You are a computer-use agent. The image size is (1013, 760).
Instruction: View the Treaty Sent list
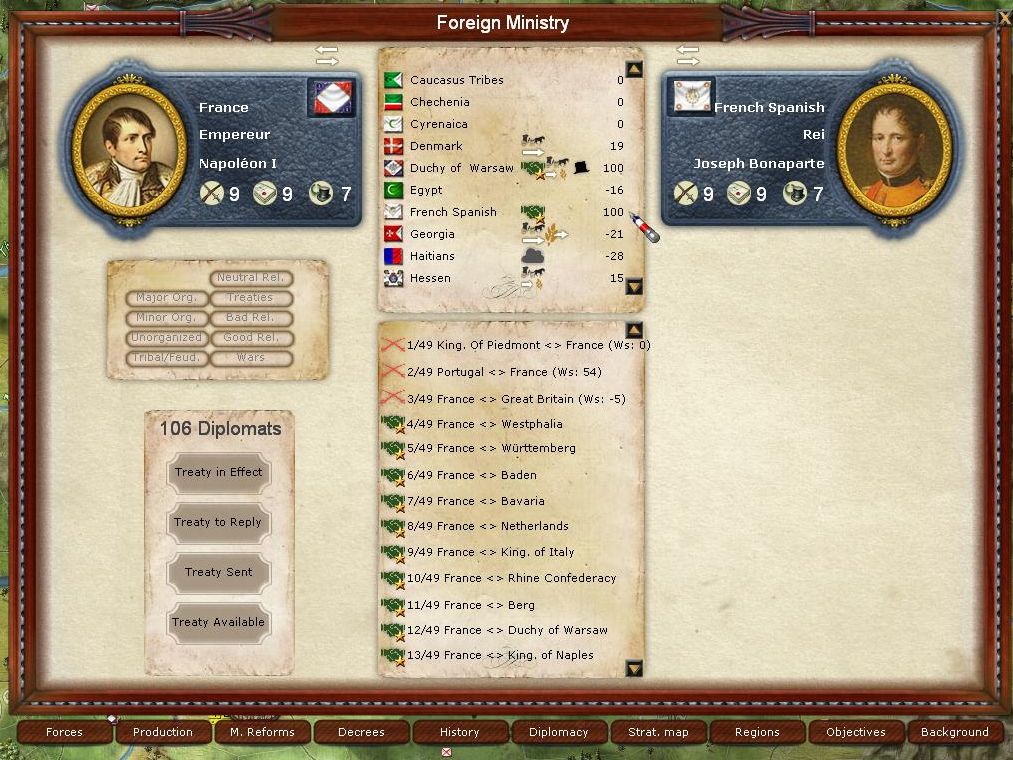click(218, 573)
